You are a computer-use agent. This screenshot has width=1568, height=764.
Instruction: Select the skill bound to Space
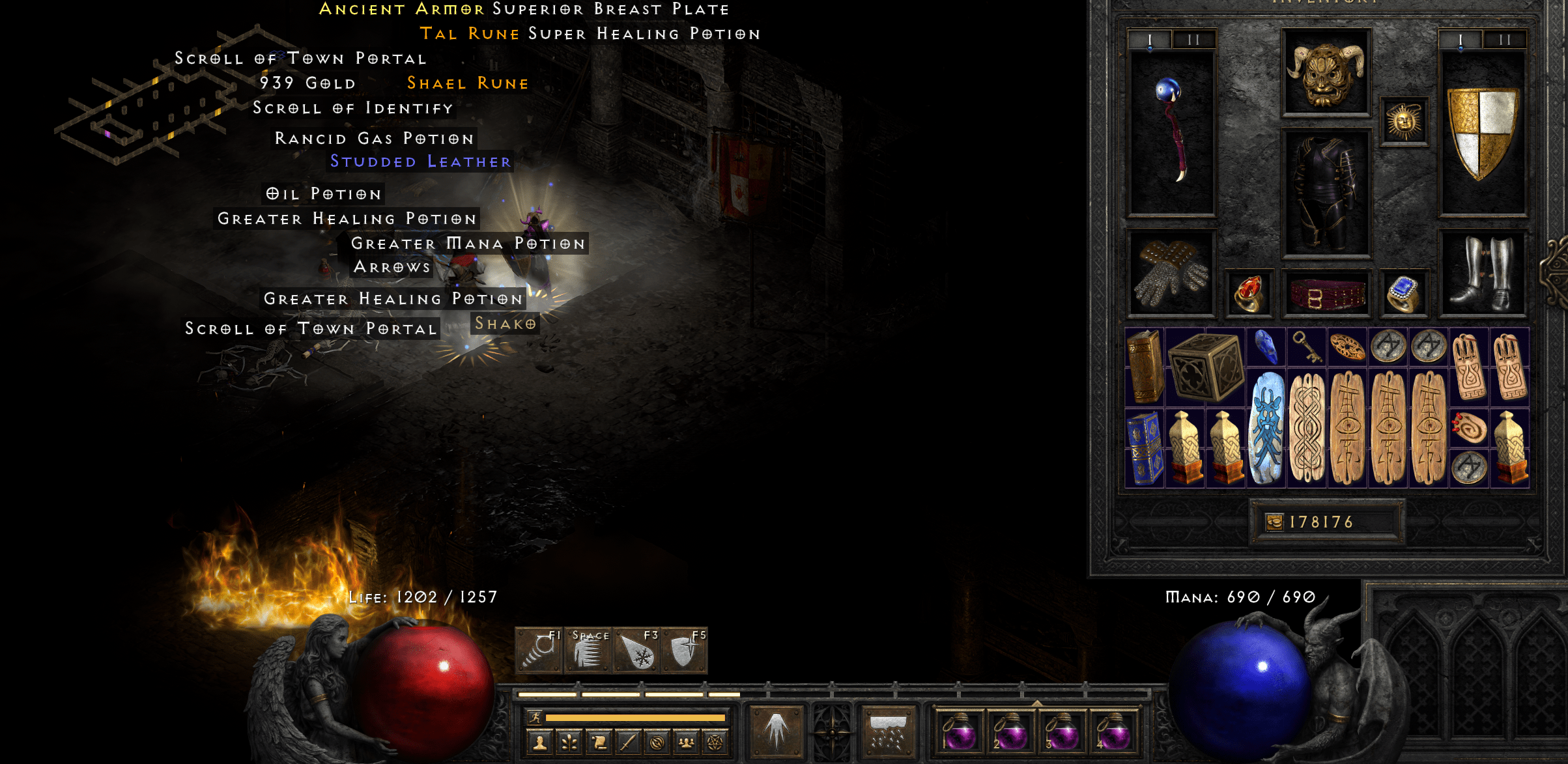coord(588,652)
